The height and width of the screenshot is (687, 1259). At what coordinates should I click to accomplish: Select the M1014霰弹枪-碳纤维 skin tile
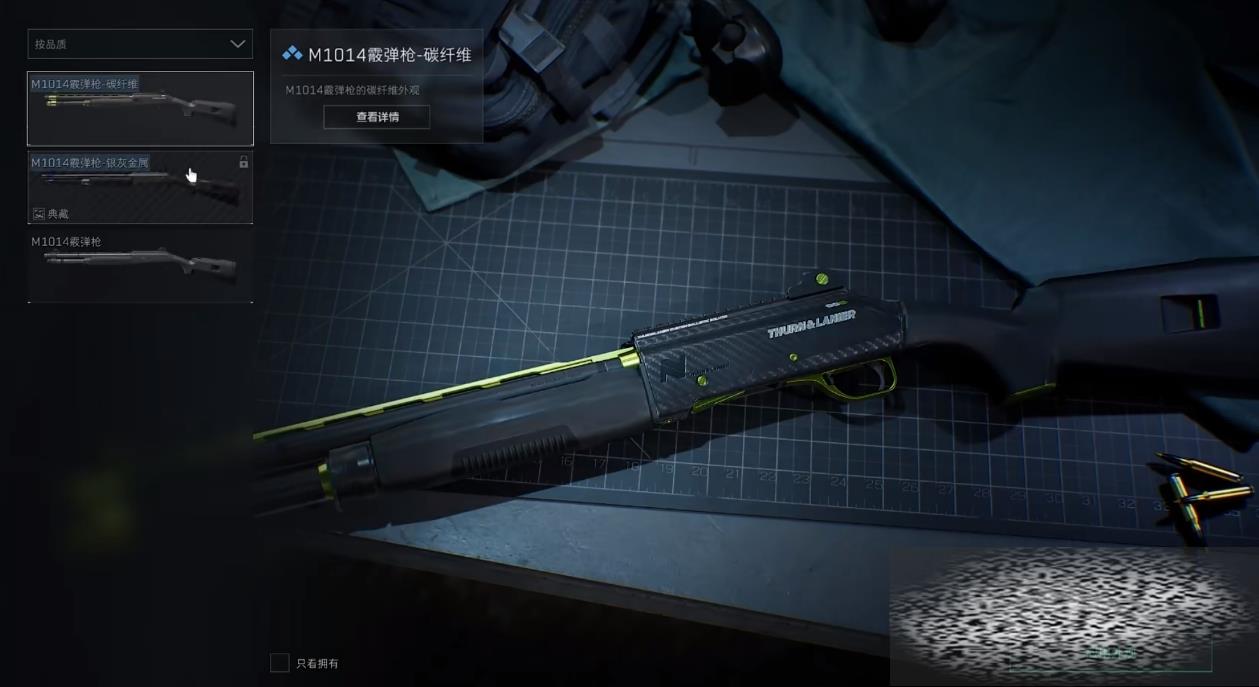tap(140, 108)
